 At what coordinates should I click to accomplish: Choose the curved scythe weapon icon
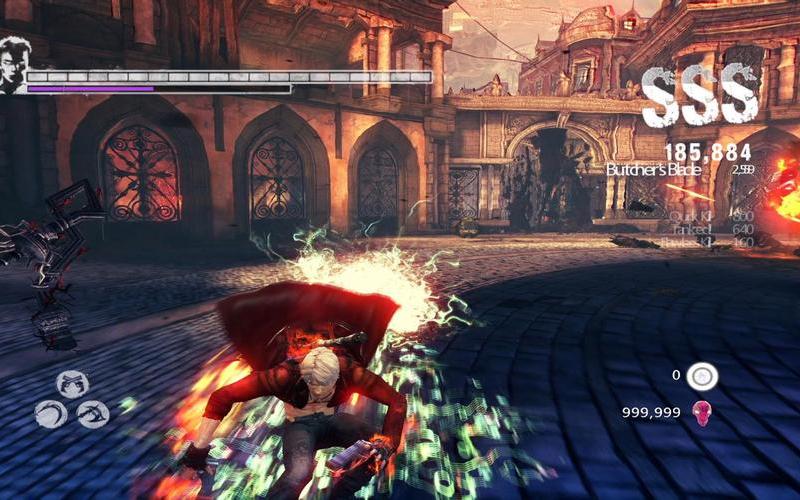click(x=51, y=413)
